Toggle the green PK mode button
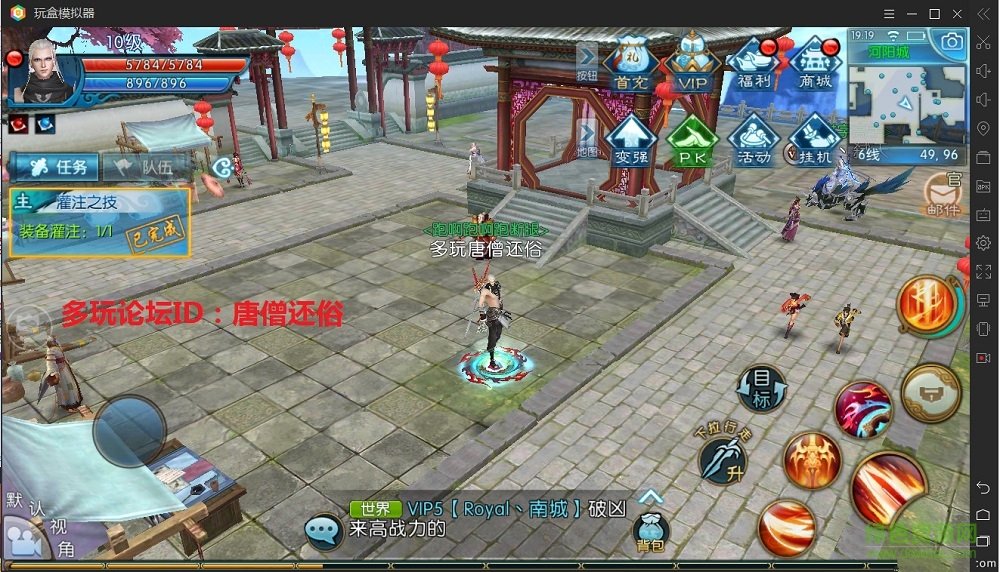This screenshot has height=572, width=1000. (x=693, y=138)
